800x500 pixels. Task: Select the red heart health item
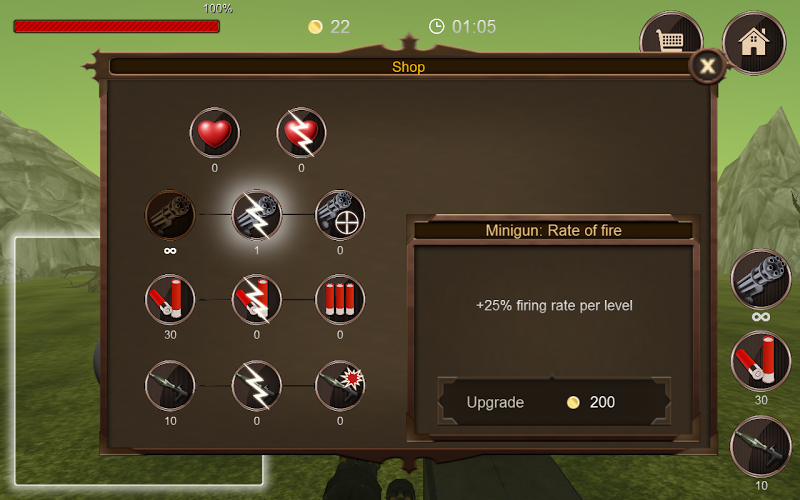[x=215, y=133]
